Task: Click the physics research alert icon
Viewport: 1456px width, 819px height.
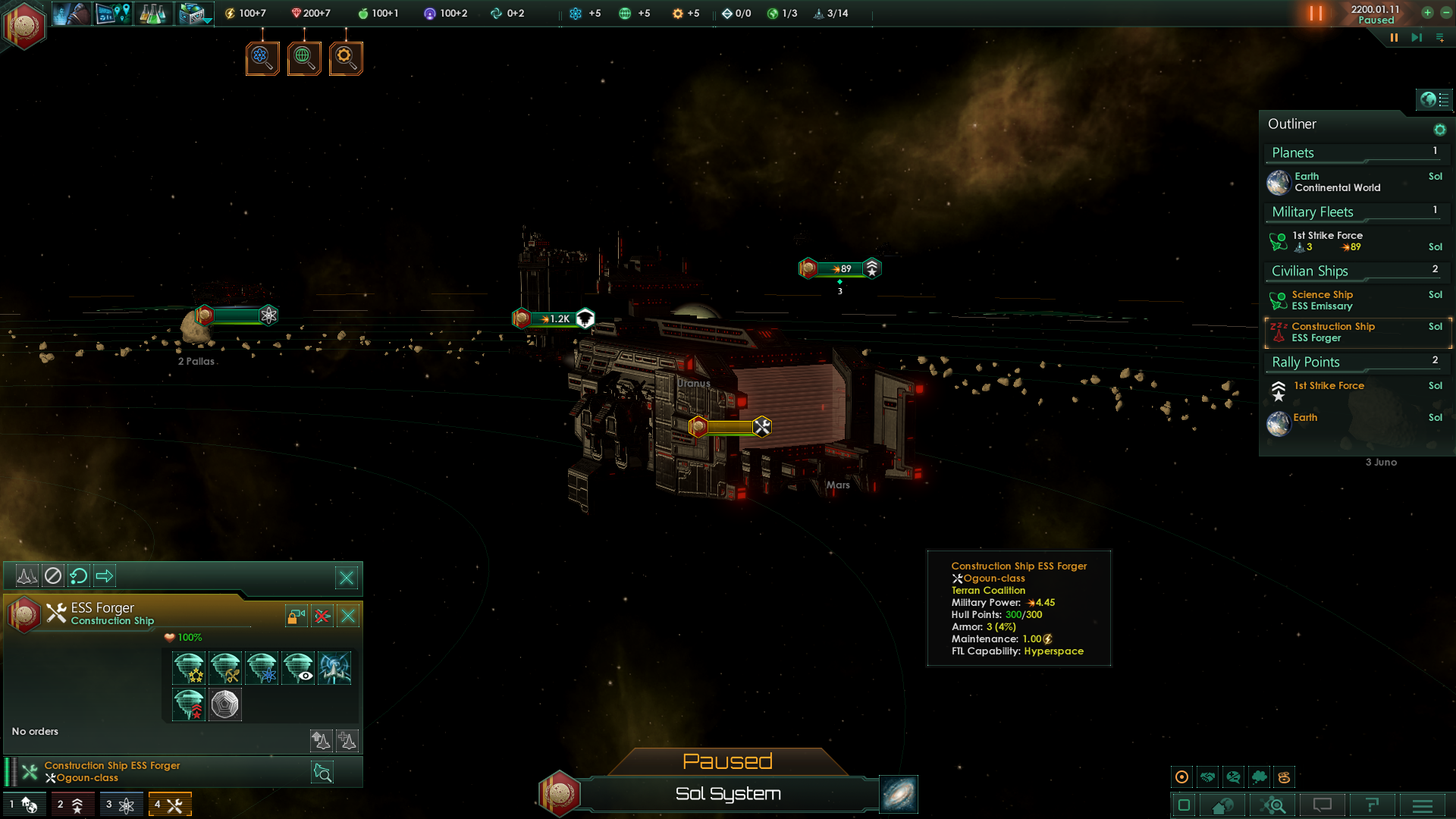Action: (262, 58)
